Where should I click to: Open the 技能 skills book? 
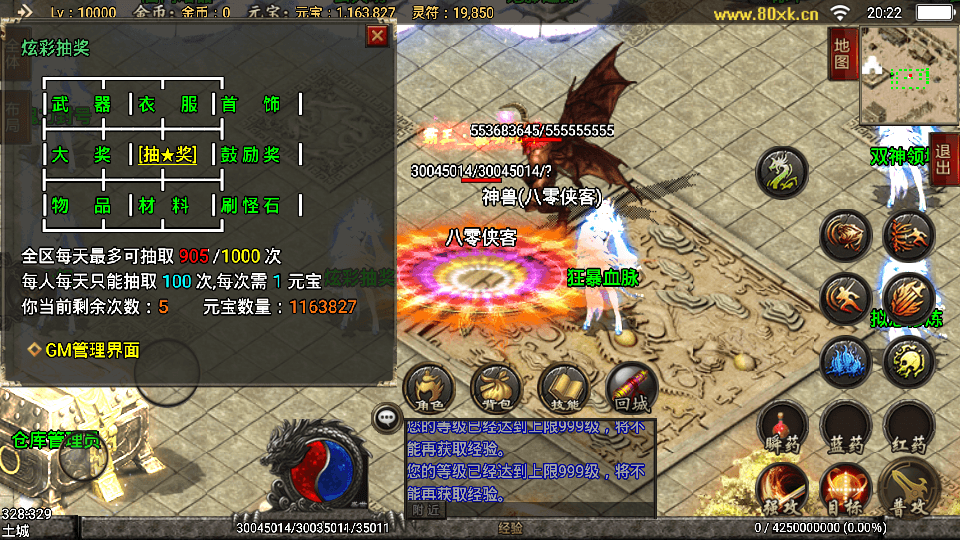[x=565, y=388]
